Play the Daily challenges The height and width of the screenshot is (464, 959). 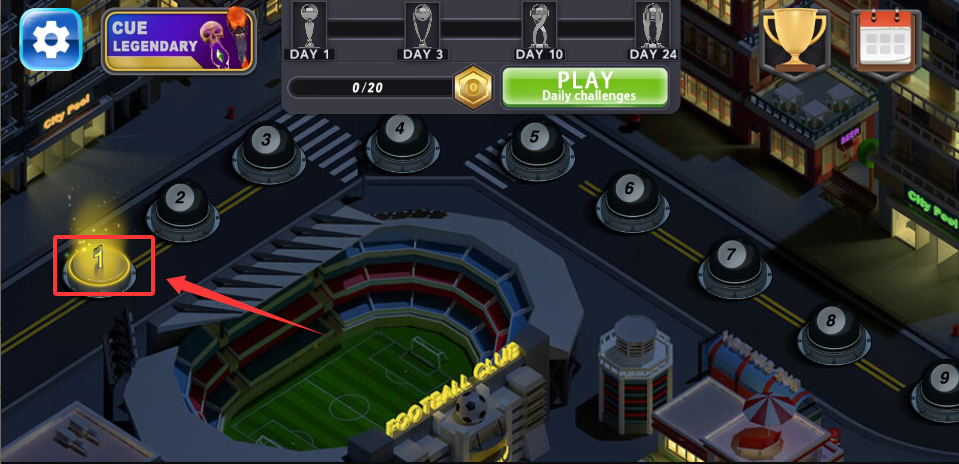pyautogui.click(x=583, y=87)
